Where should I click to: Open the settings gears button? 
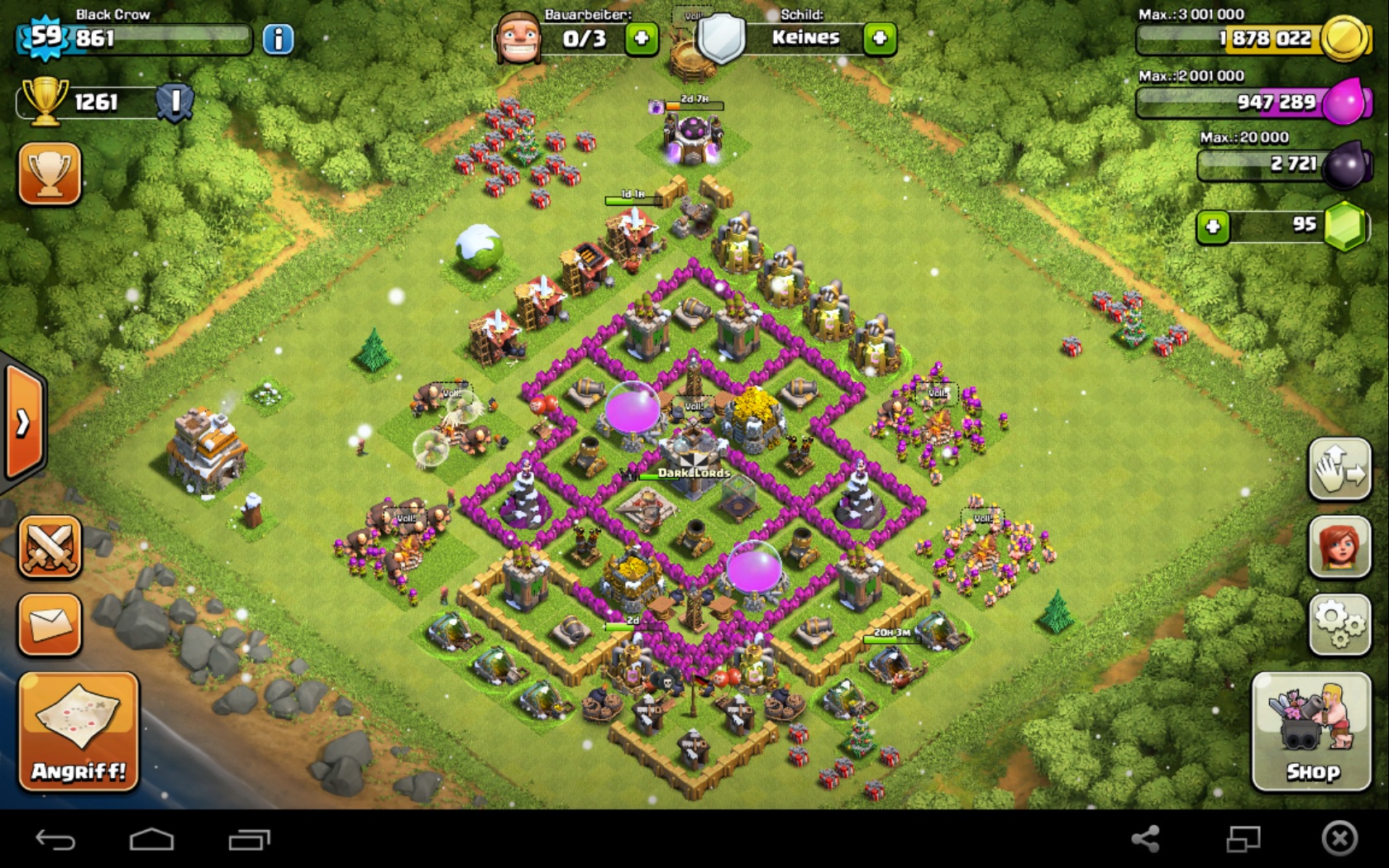[x=1339, y=625]
